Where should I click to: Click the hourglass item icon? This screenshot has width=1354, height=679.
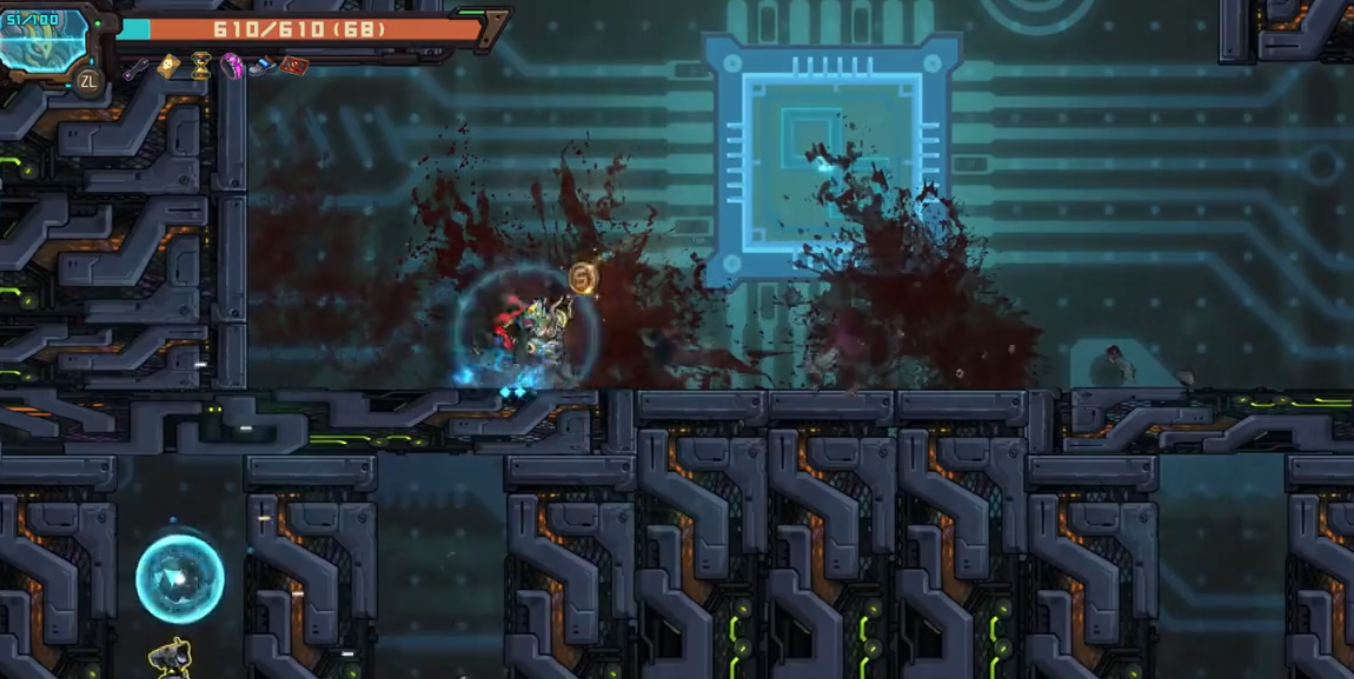pyautogui.click(x=201, y=66)
